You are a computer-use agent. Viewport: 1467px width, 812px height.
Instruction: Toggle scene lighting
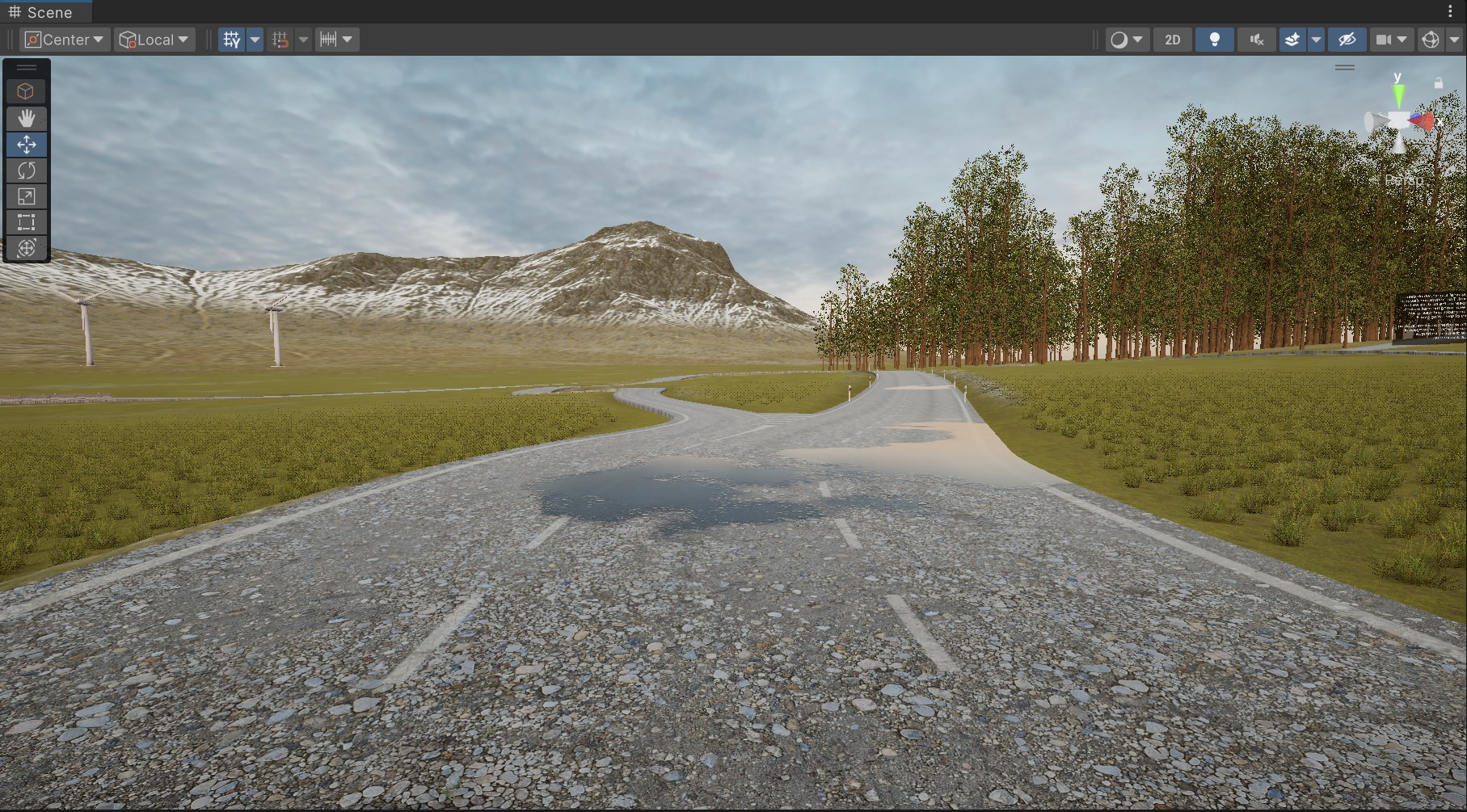[x=1213, y=39]
